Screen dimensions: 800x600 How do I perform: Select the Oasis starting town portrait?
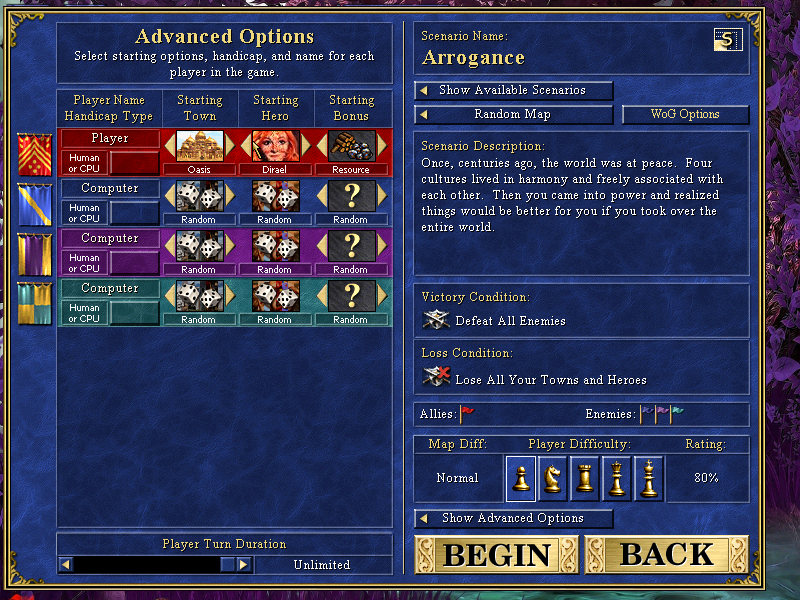pyautogui.click(x=199, y=146)
